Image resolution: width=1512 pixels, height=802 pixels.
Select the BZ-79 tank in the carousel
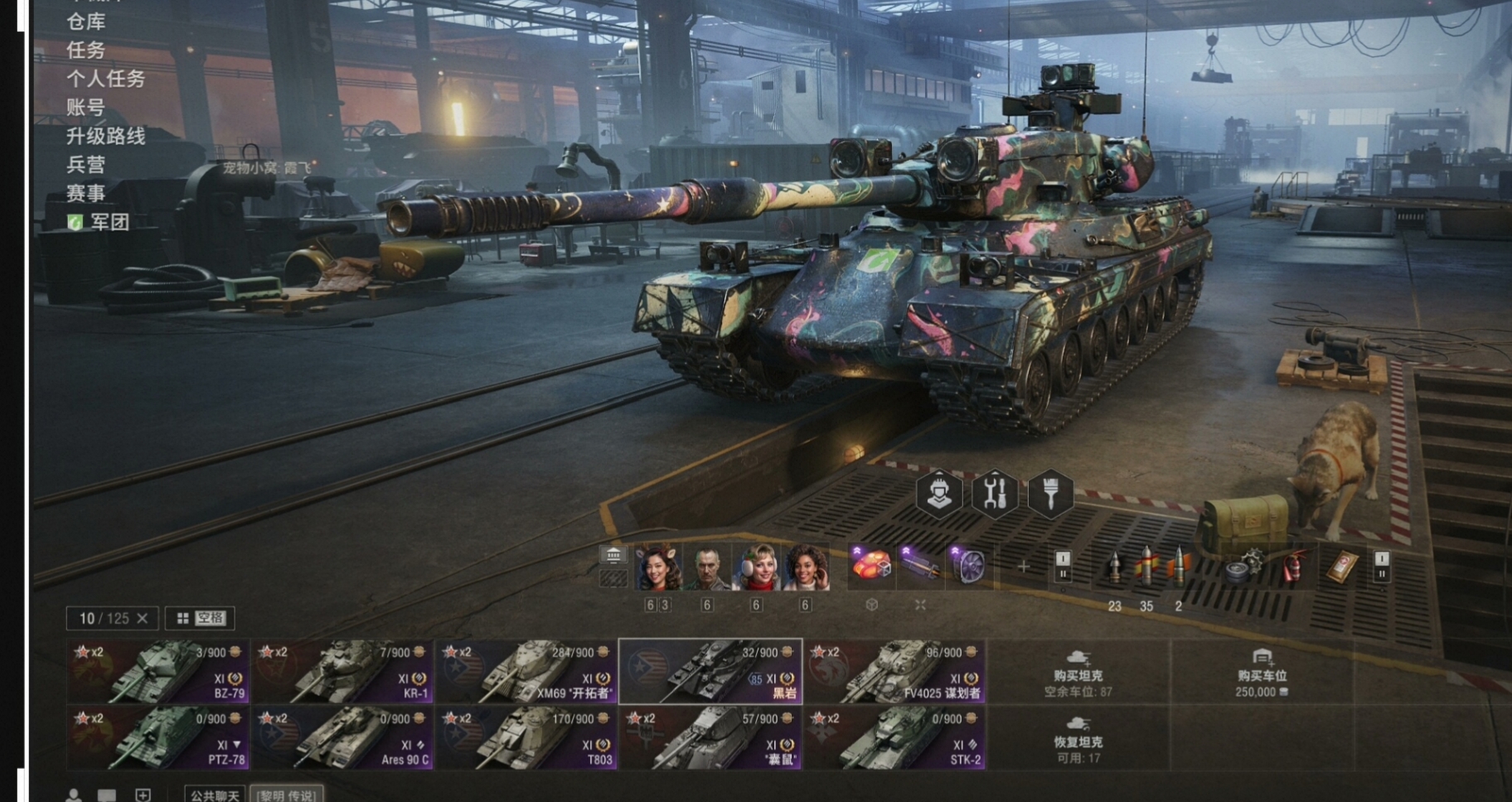(157, 671)
